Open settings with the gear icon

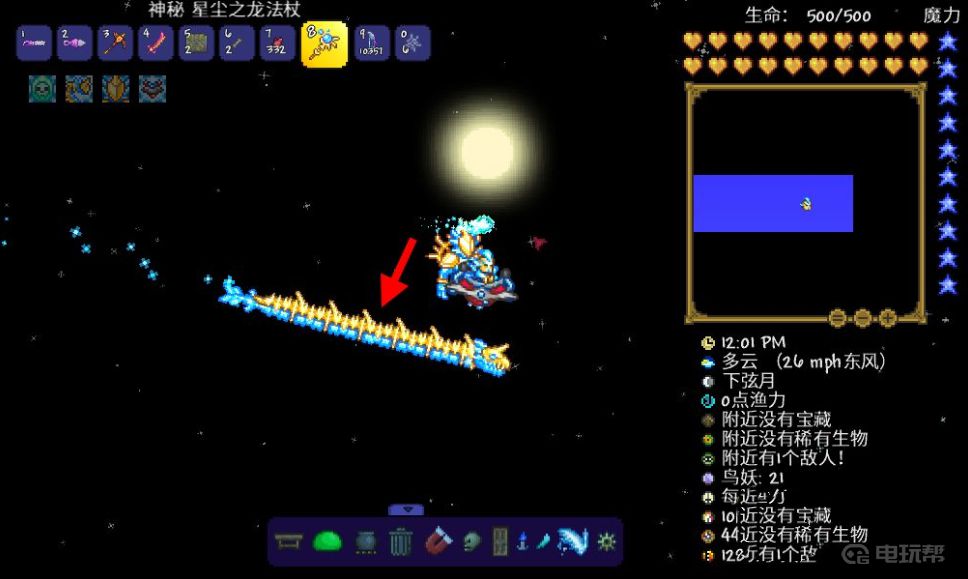tap(606, 542)
